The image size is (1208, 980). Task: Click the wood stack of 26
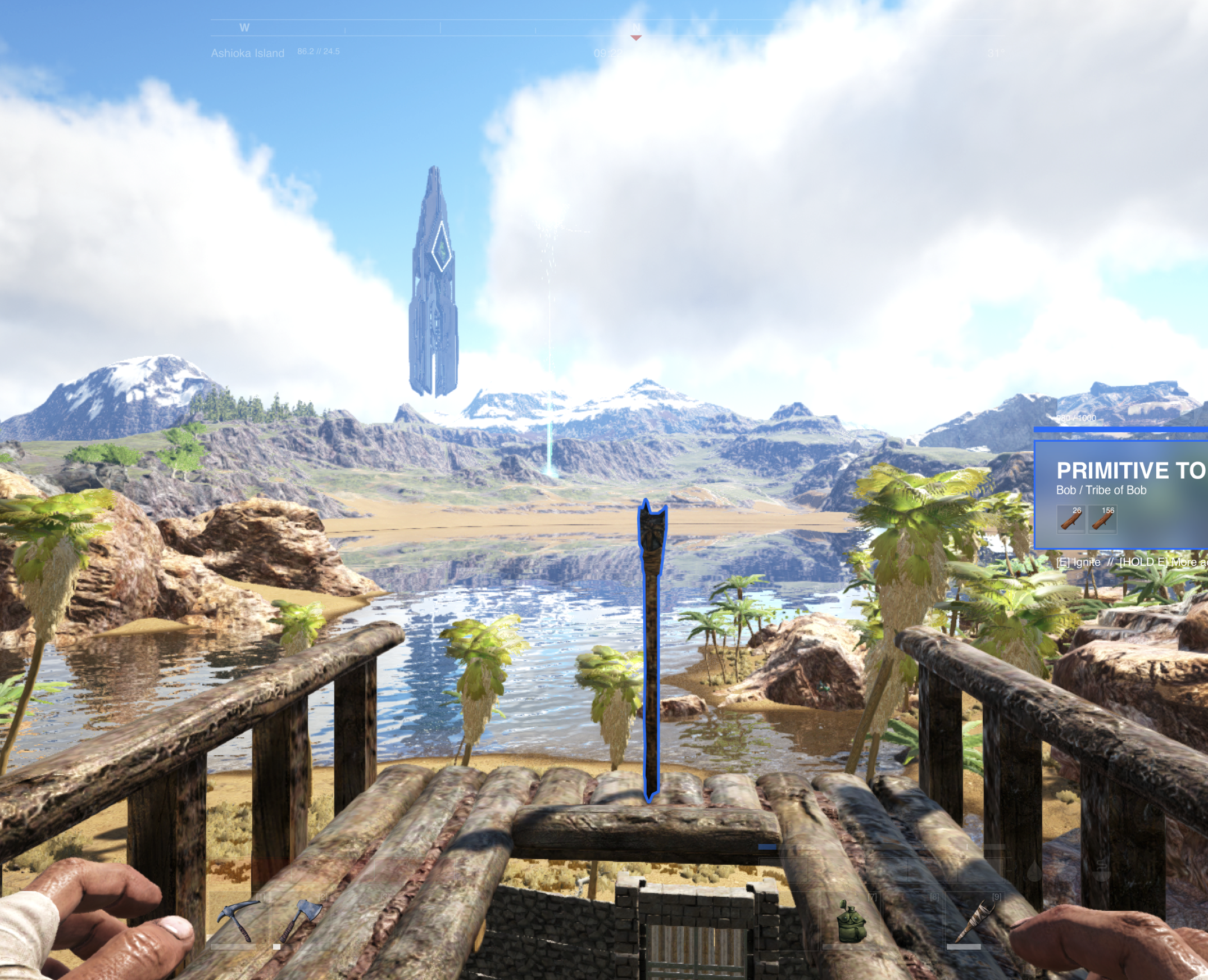[1071, 519]
